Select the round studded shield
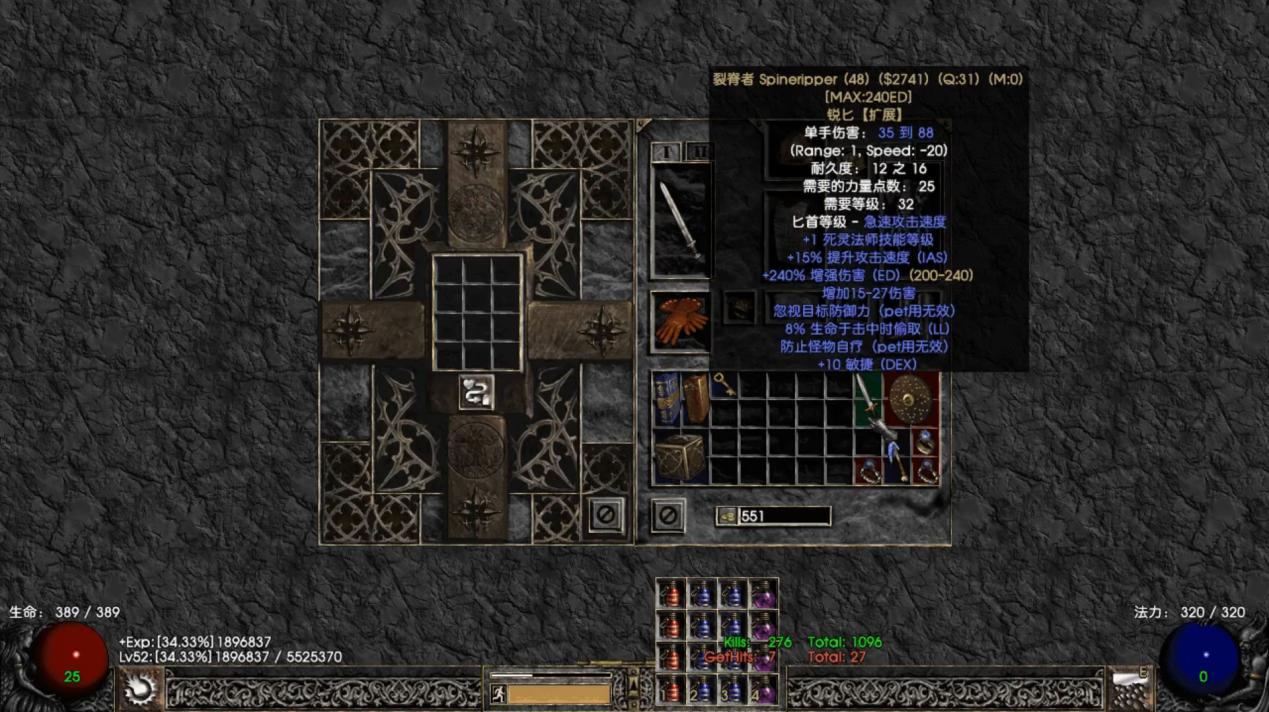Viewport: 1269px width, 712px height. click(909, 398)
